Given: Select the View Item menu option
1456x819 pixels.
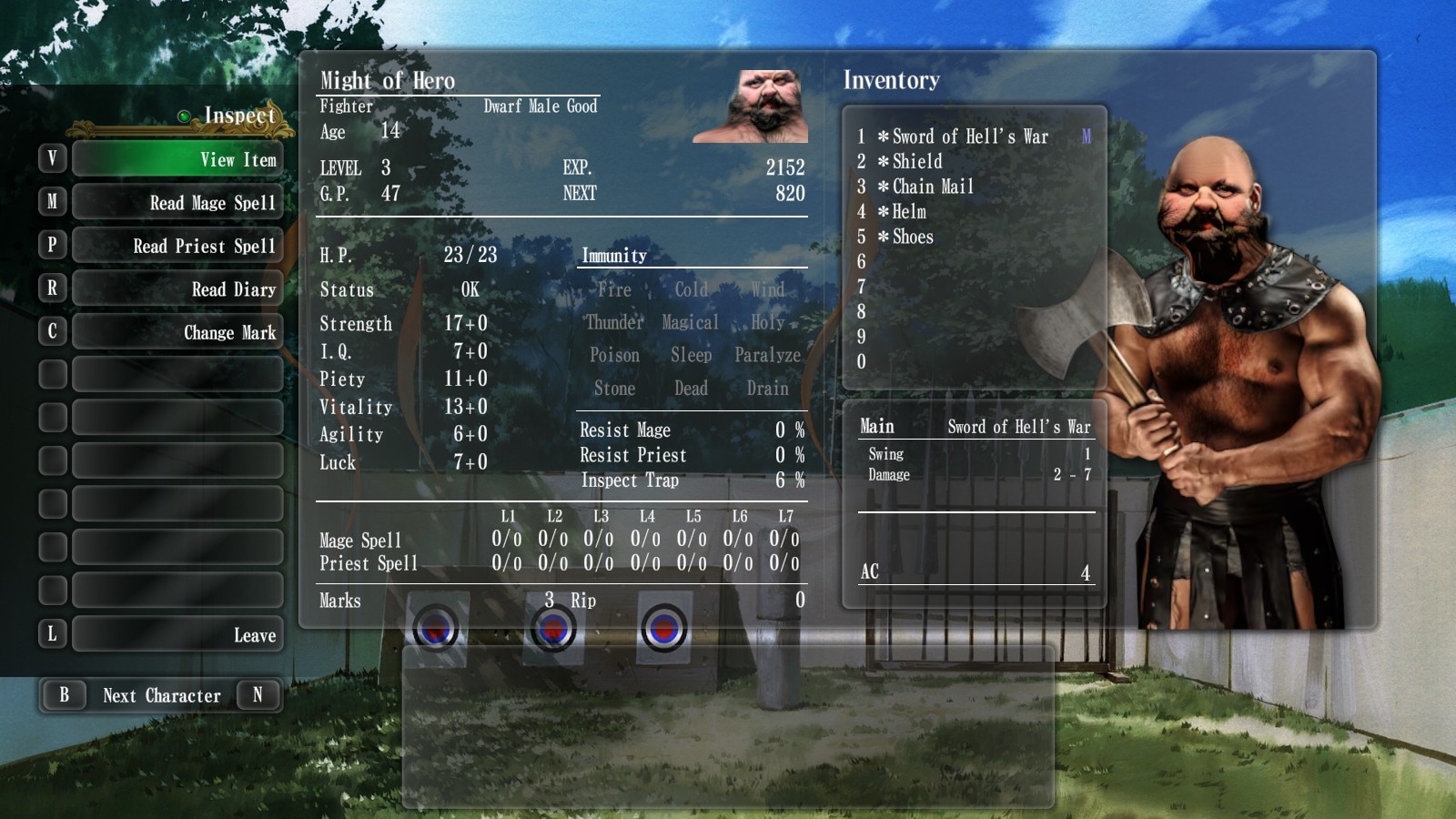Looking at the screenshot, I should (177, 159).
